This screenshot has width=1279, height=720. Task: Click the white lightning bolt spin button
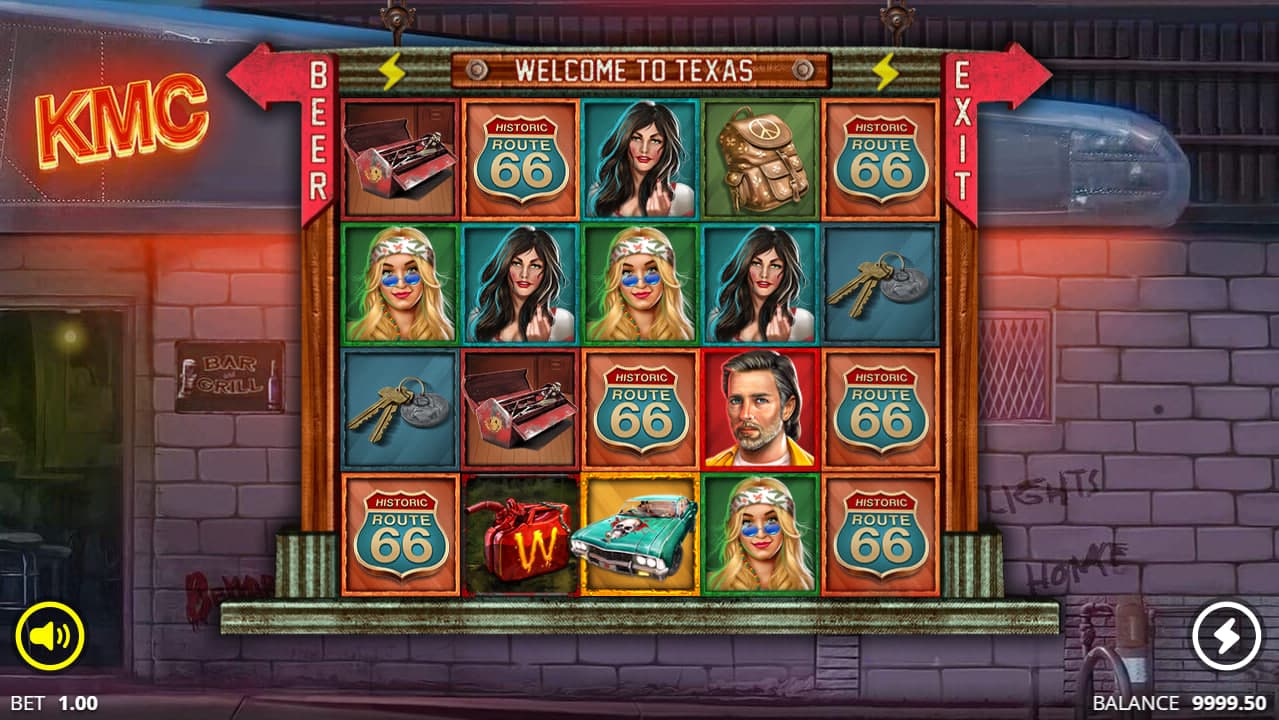(x=1226, y=636)
